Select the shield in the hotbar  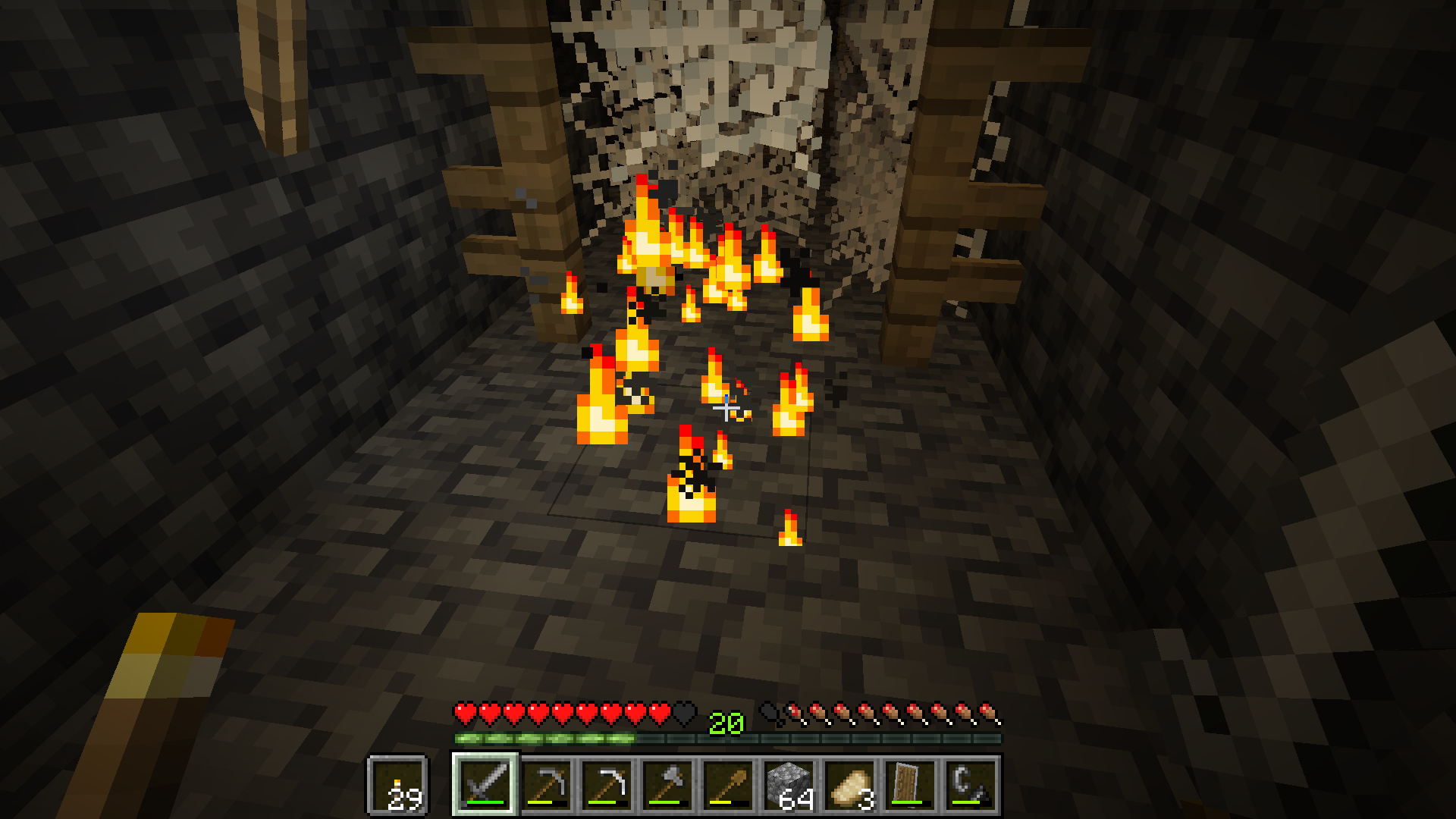pos(910,785)
